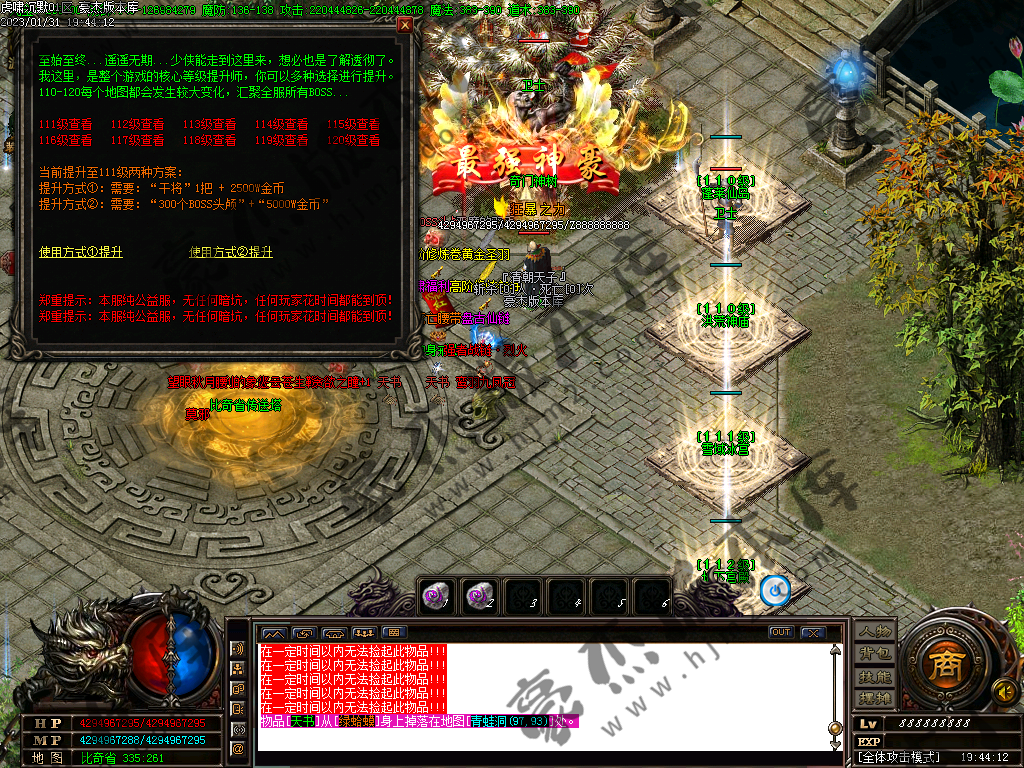Close the level upgrade dialog
The width and height of the screenshot is (1024, 768).
pyautogui.click(x=404, y=26)
